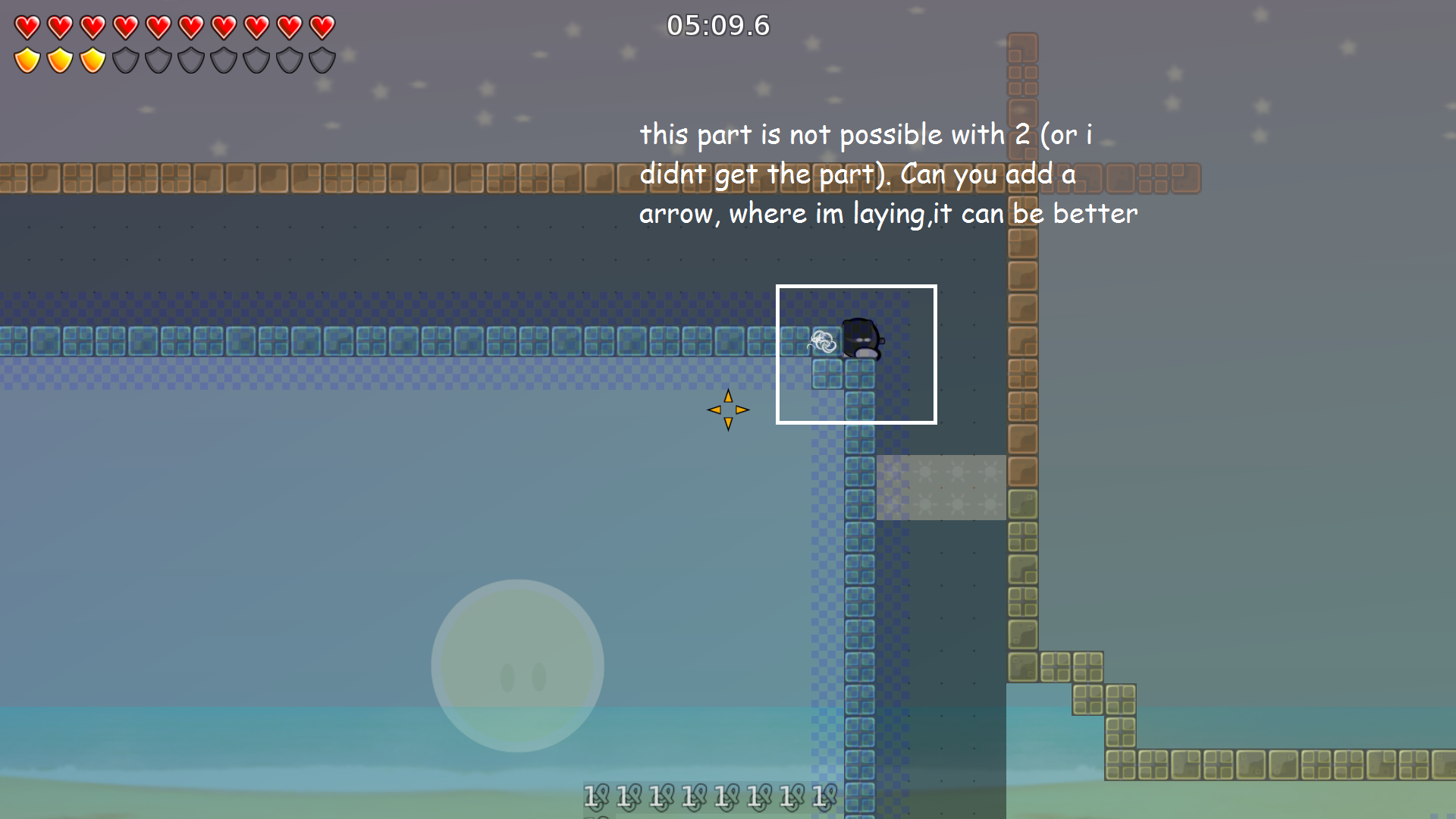Click the rightmost '1' icon near the ice column
The width and height of the screenshot is (1456, 819).
coord(823,796)
